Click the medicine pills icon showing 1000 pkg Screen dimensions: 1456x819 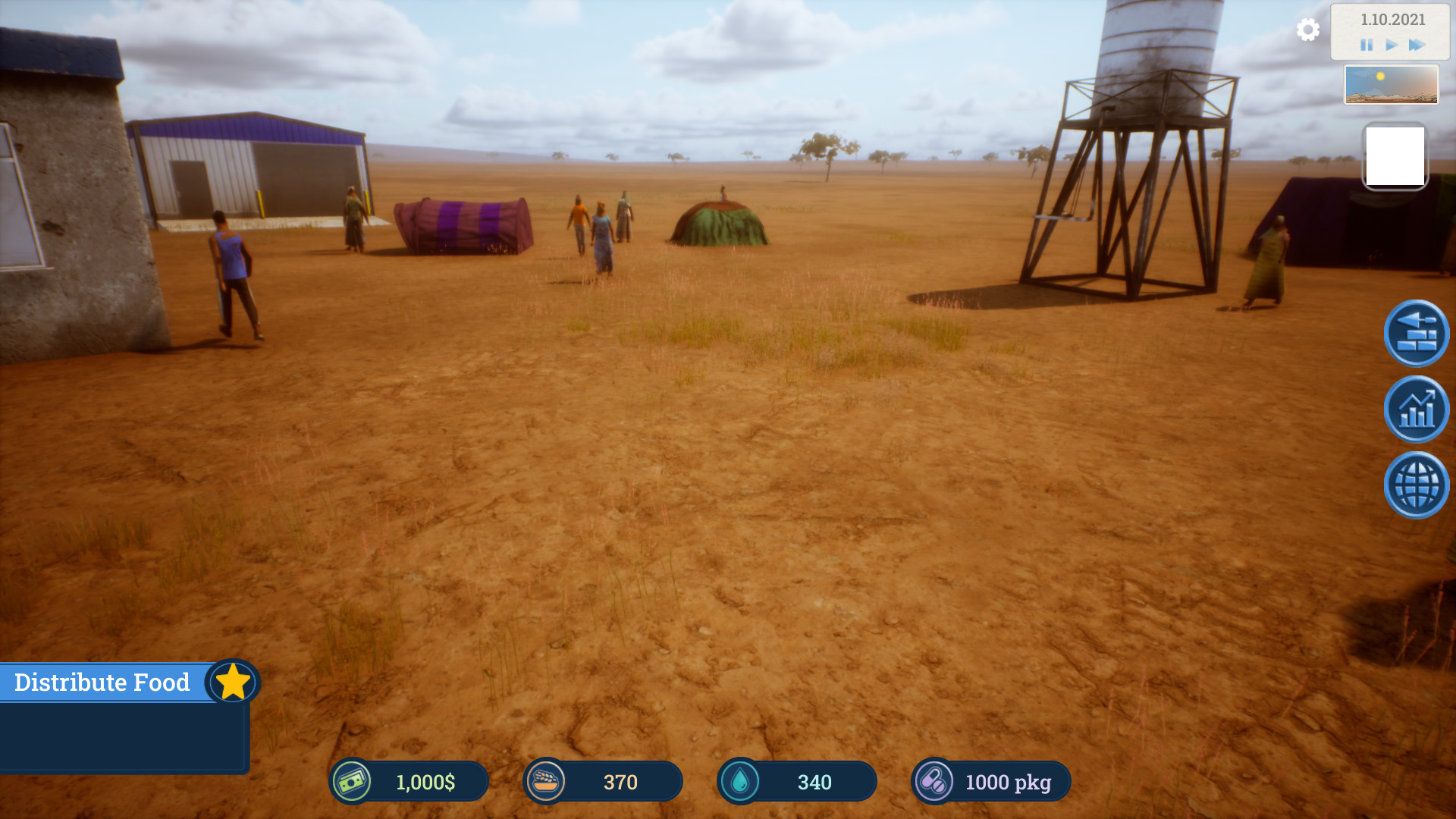(936, 781)
